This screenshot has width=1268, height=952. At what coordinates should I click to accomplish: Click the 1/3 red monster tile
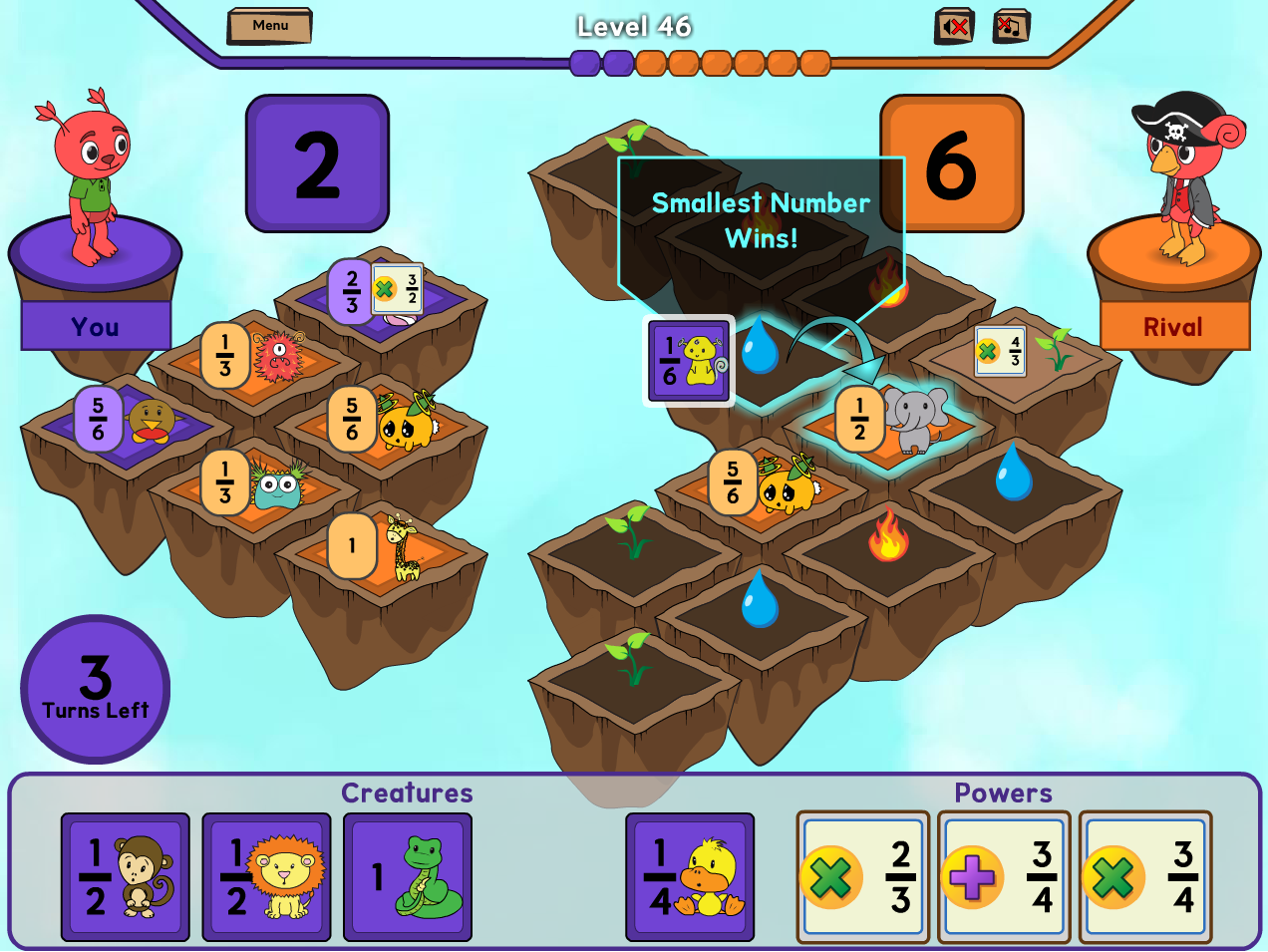tap(255, 356)
